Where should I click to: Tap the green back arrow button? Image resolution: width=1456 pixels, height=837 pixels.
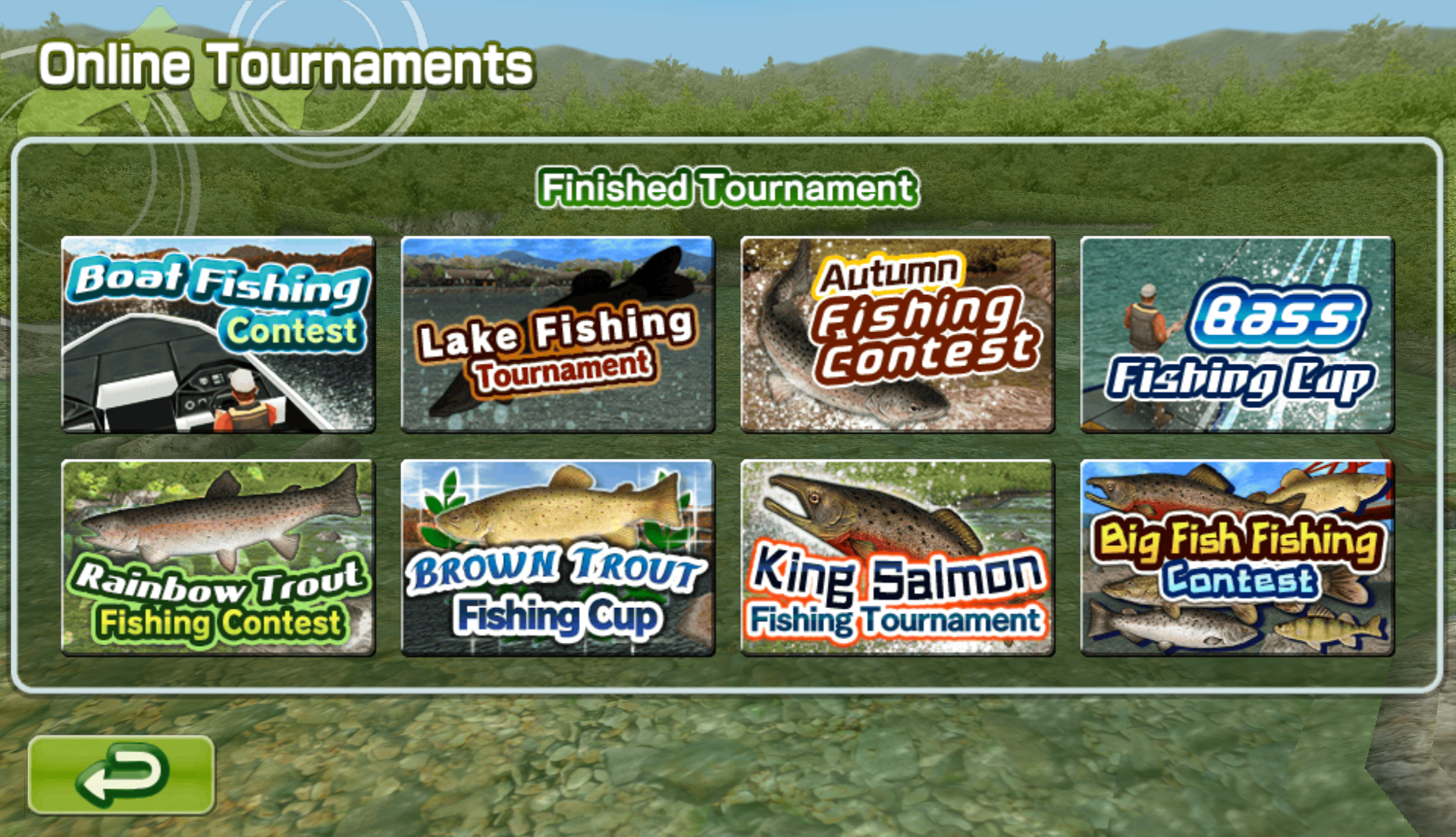click(121, 773)
